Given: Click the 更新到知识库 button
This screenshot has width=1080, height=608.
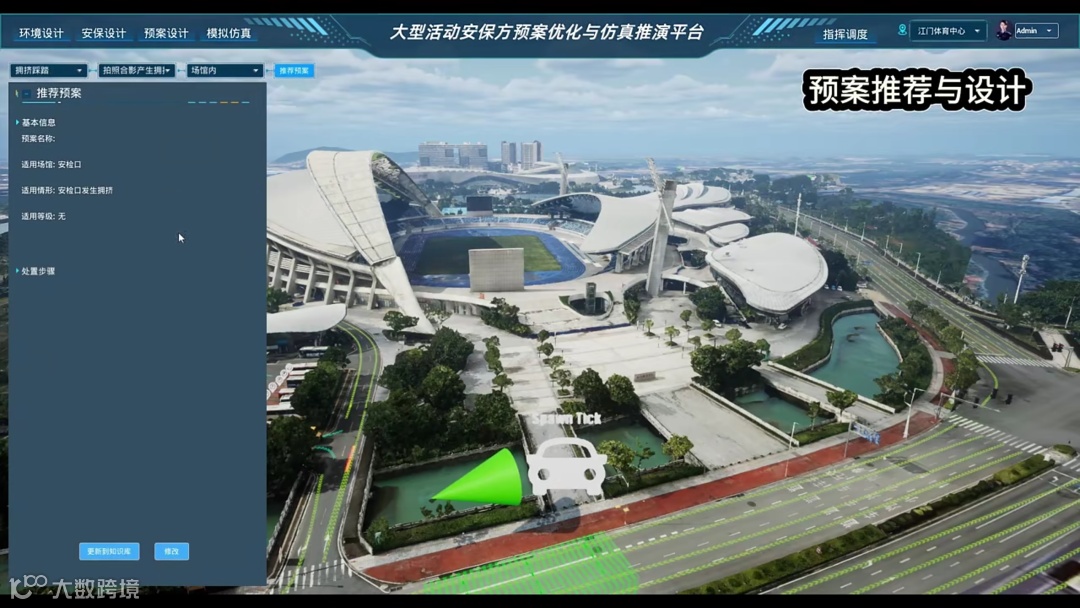Looking at the screenshot, I should point(109,551).
